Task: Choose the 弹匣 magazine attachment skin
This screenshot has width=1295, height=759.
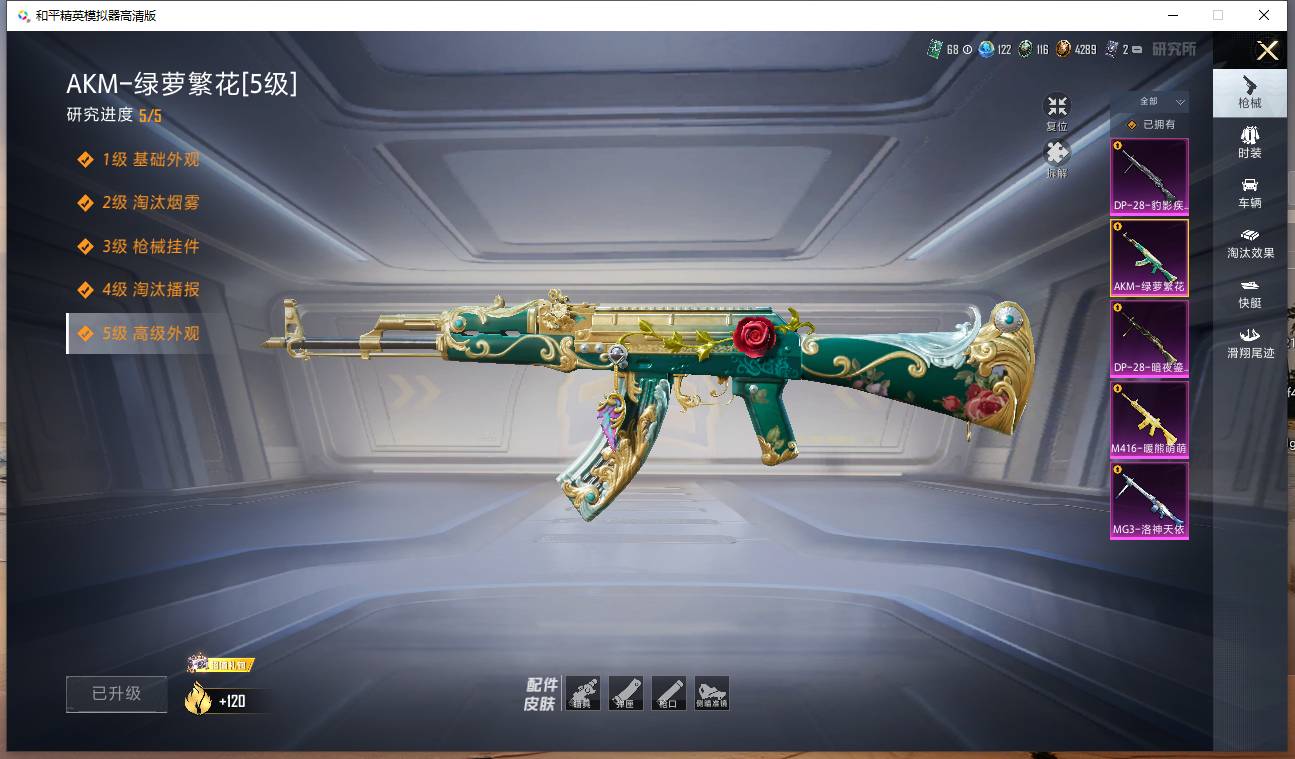Action: click(x=626, y=693)
